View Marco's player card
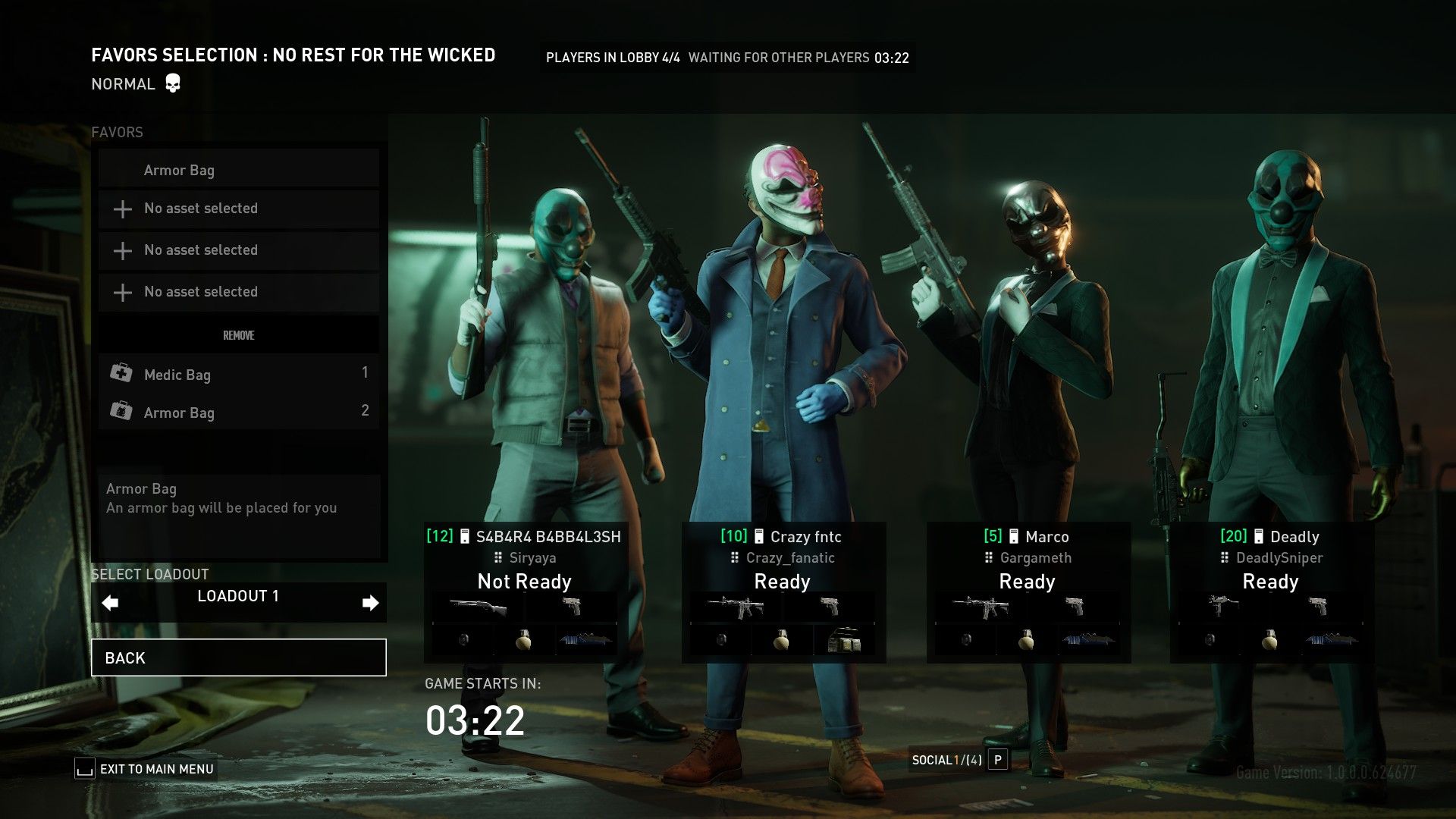 pos(1028,537)
